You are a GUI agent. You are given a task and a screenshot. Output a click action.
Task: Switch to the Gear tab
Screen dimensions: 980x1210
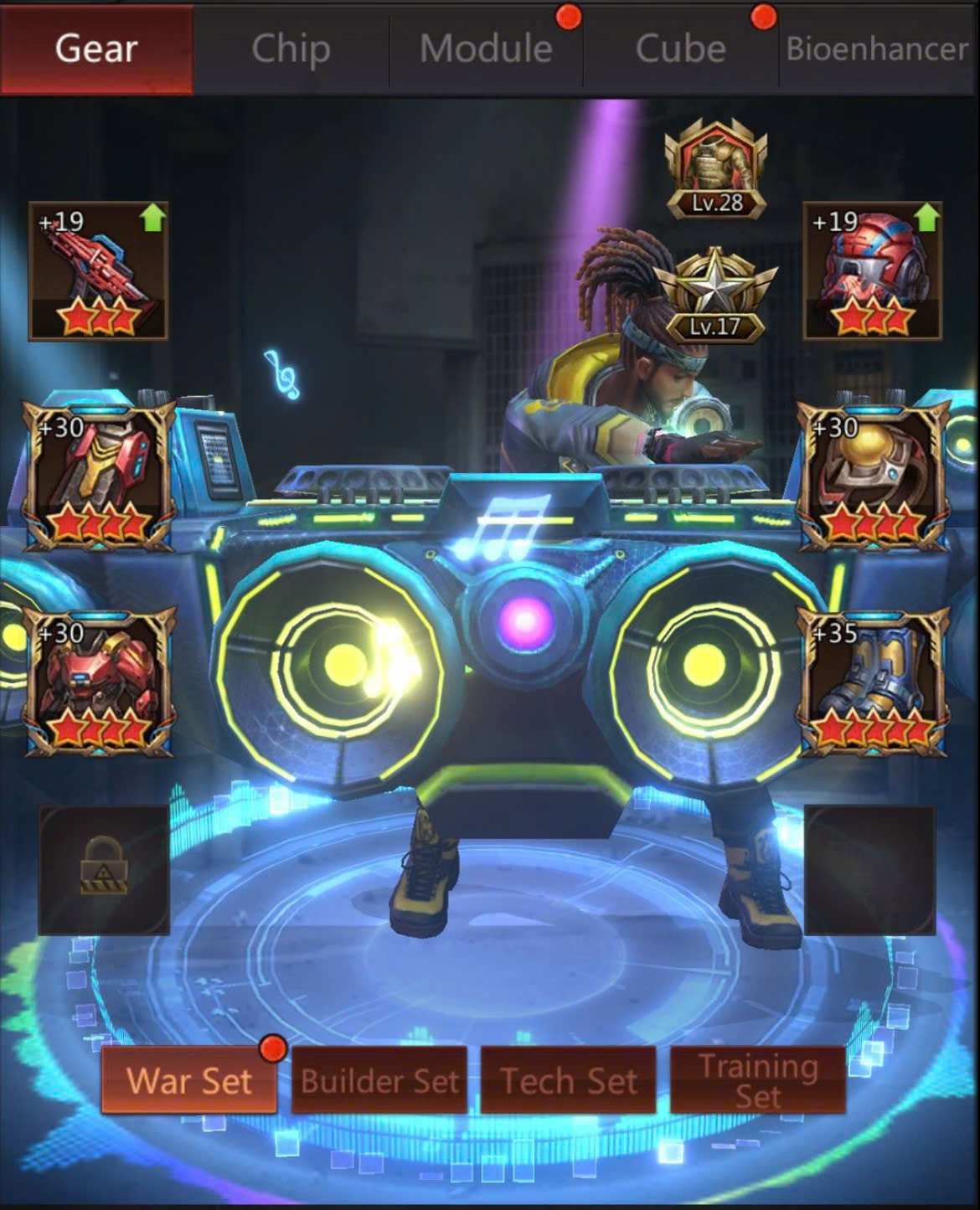pos(96,49)
